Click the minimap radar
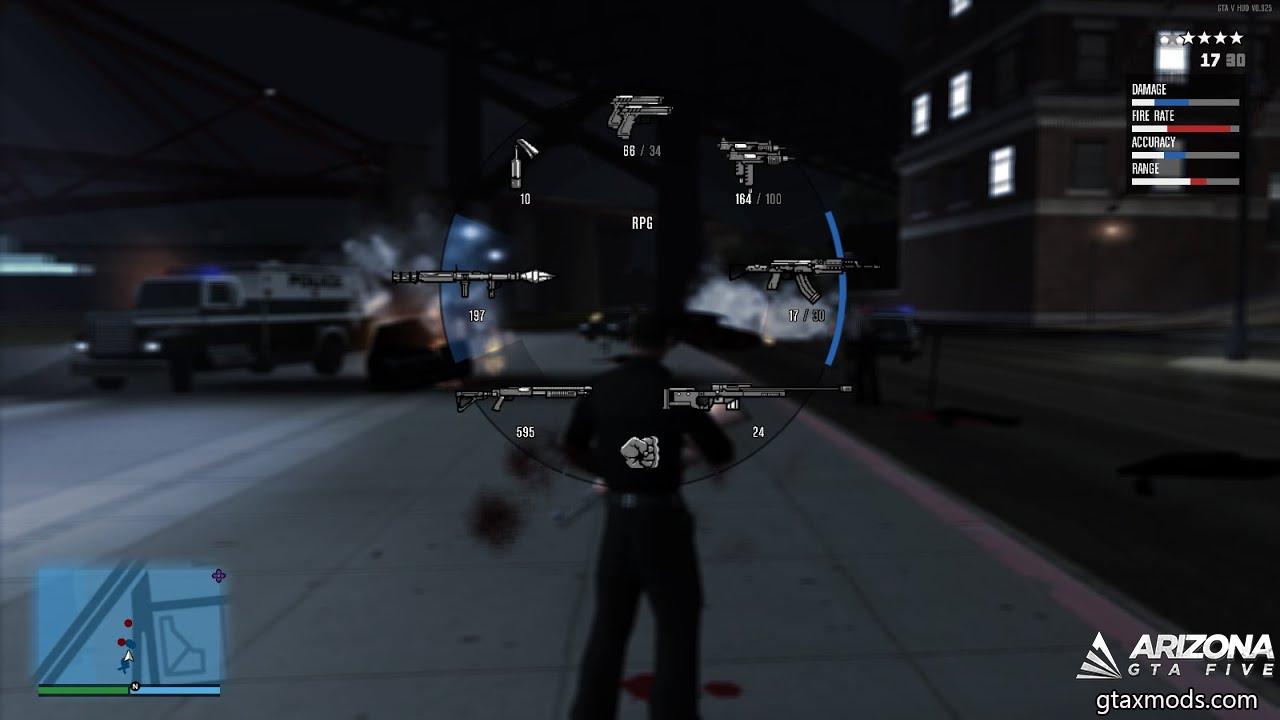Image resolution: width=1280 pixels, height=720 pixels. [129, 626]
